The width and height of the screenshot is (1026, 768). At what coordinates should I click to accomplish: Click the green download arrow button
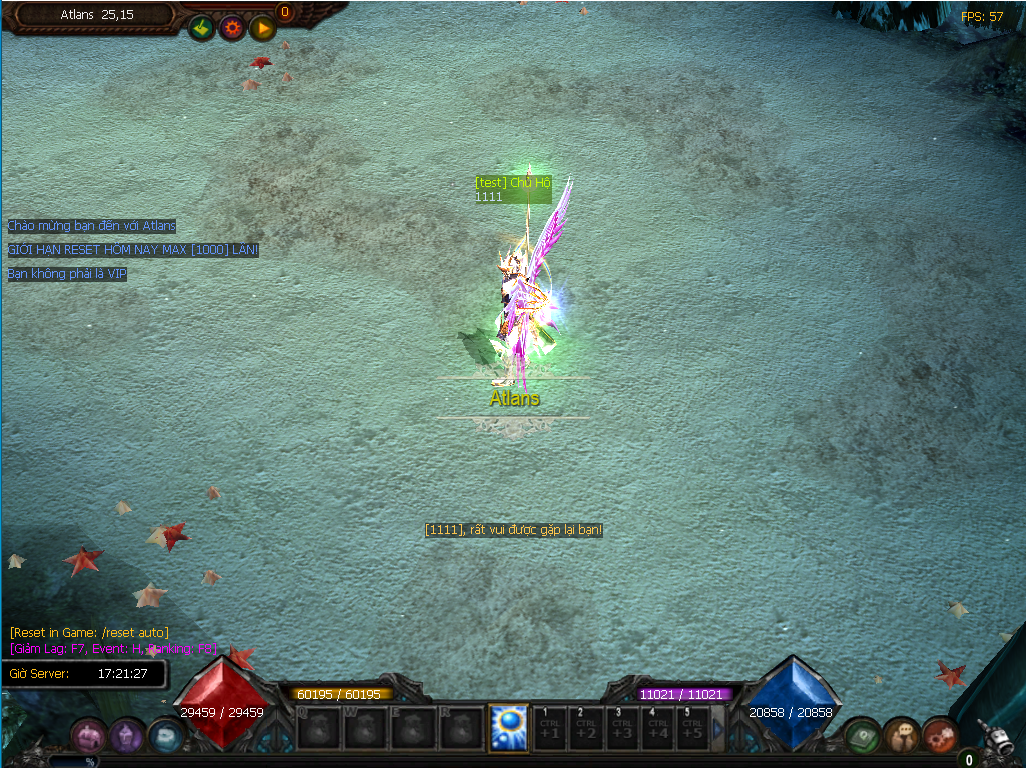pyautogui.click(x=202, y=28)
